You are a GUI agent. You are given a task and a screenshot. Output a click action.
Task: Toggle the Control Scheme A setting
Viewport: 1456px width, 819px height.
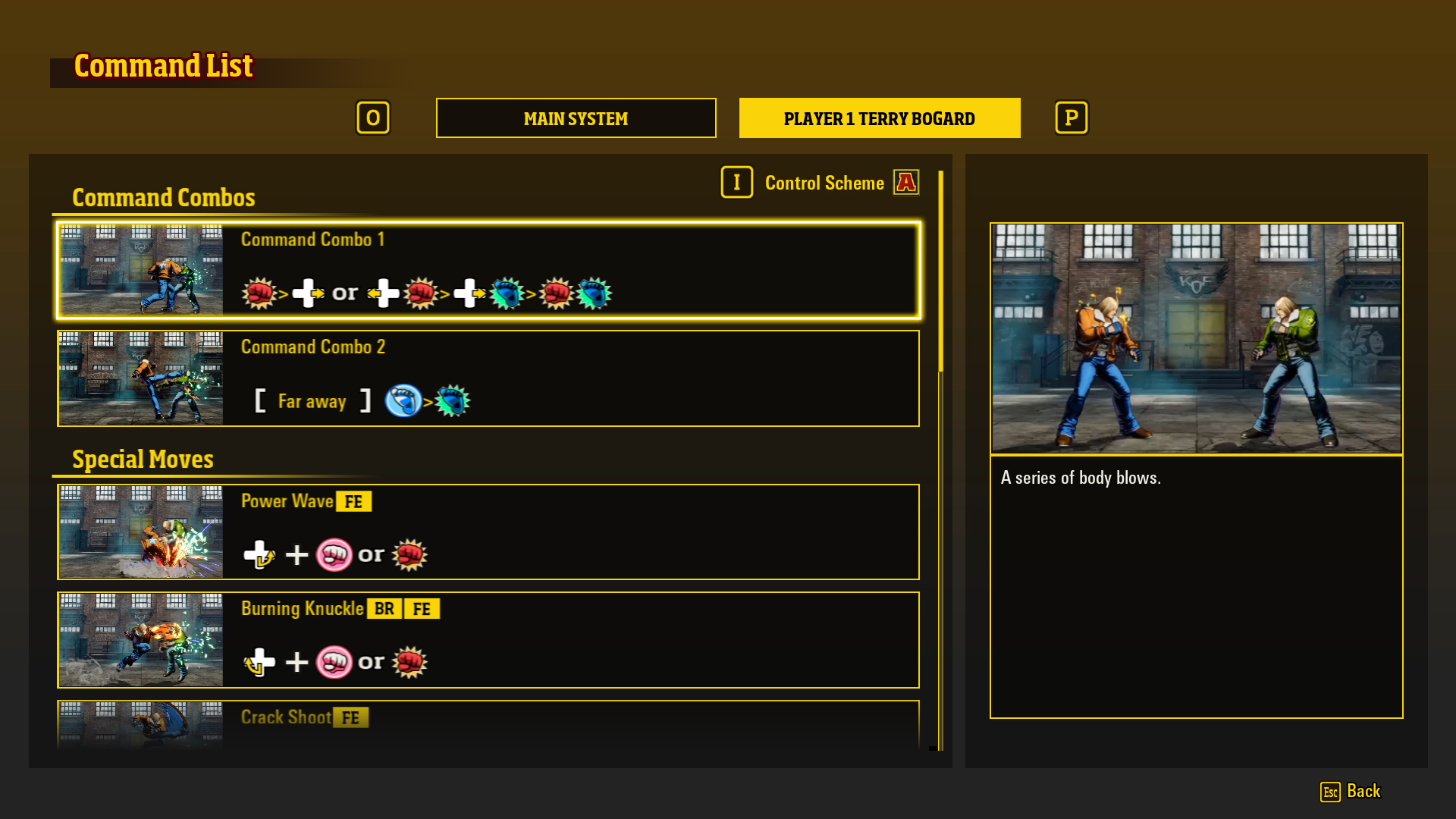pyautogui.click(x=906, y=182)
